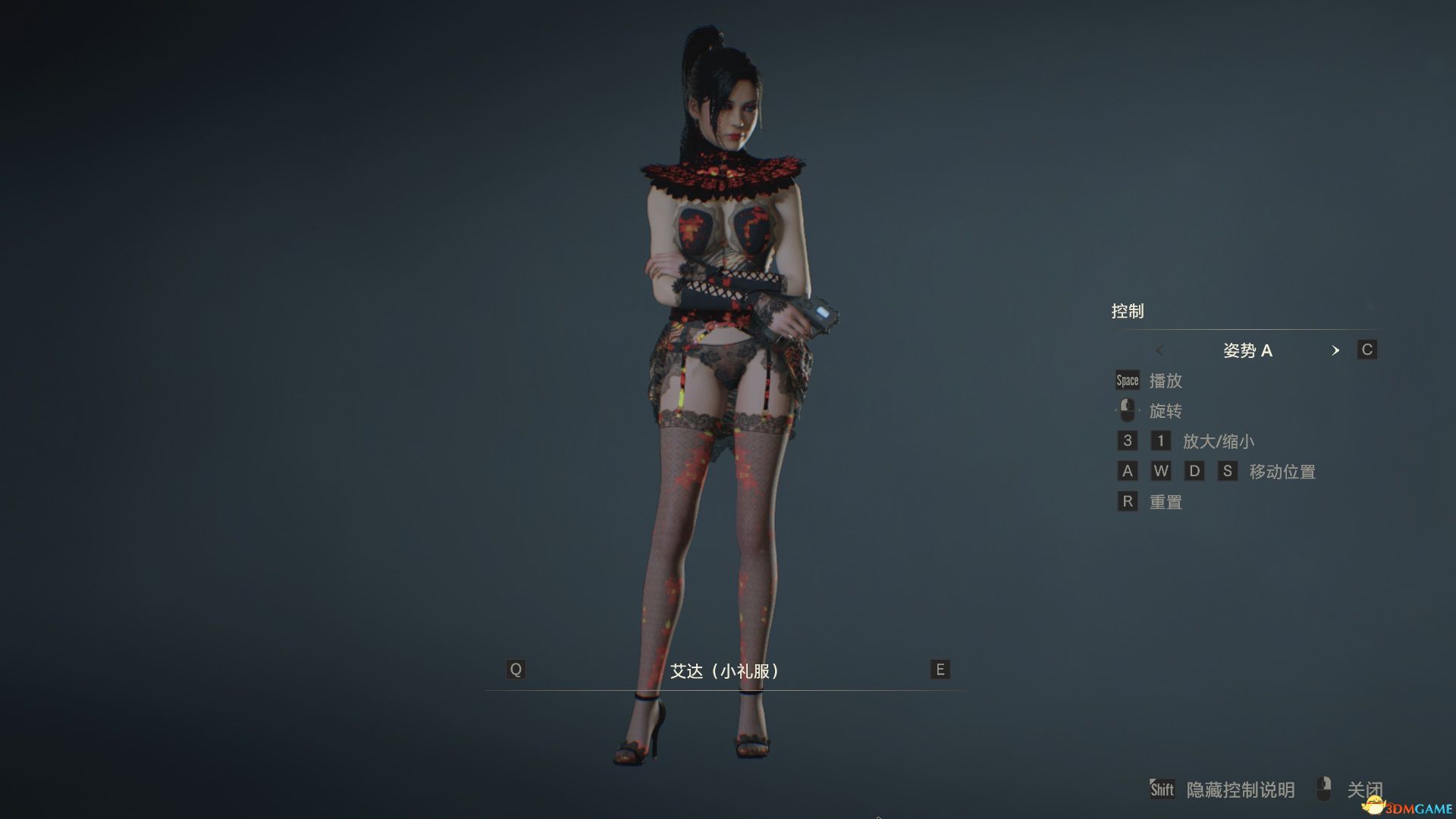Click the "C" key icon beside pose selector
Screen dimensions: 1456x819
coord(1367,350)
